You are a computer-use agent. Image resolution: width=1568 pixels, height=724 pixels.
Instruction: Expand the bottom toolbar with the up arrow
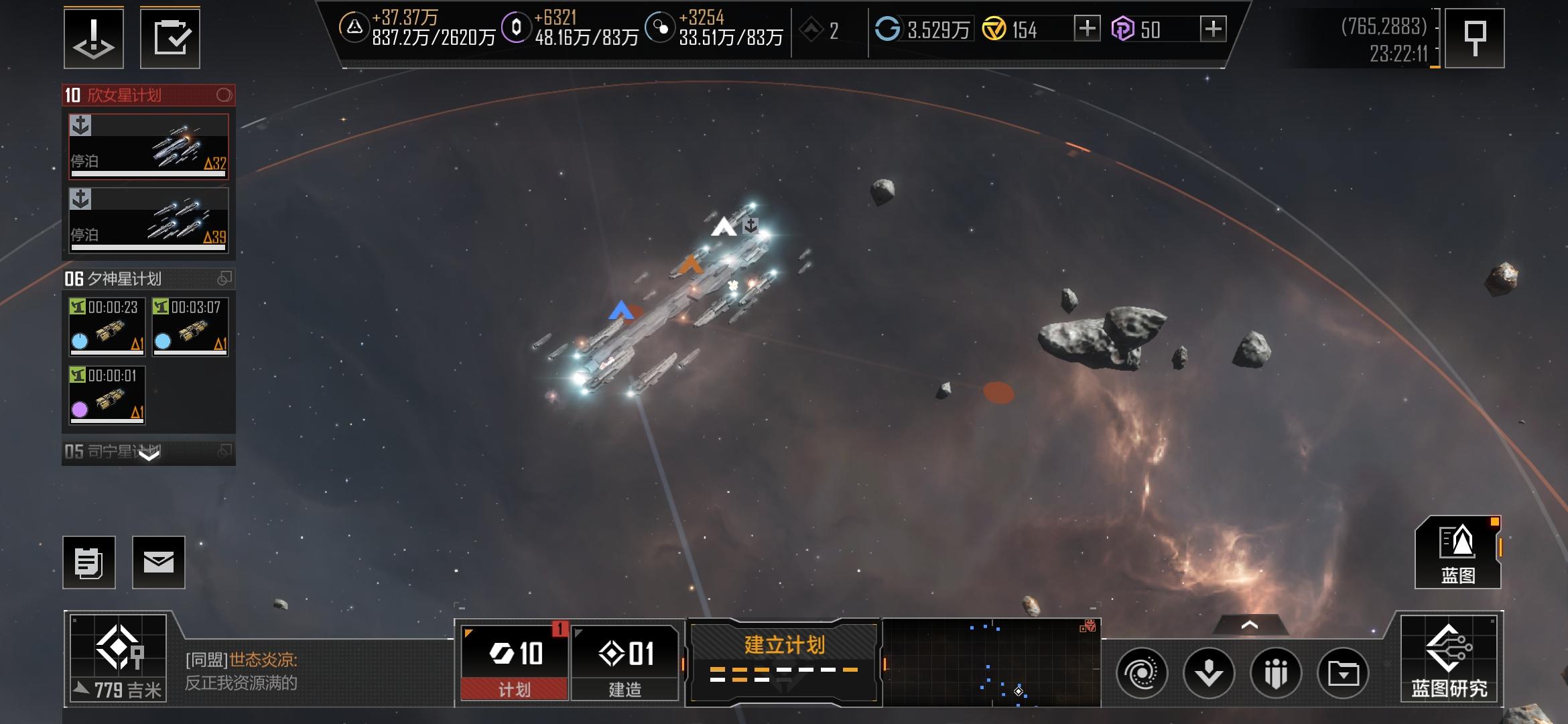(x=1249, y=625)
